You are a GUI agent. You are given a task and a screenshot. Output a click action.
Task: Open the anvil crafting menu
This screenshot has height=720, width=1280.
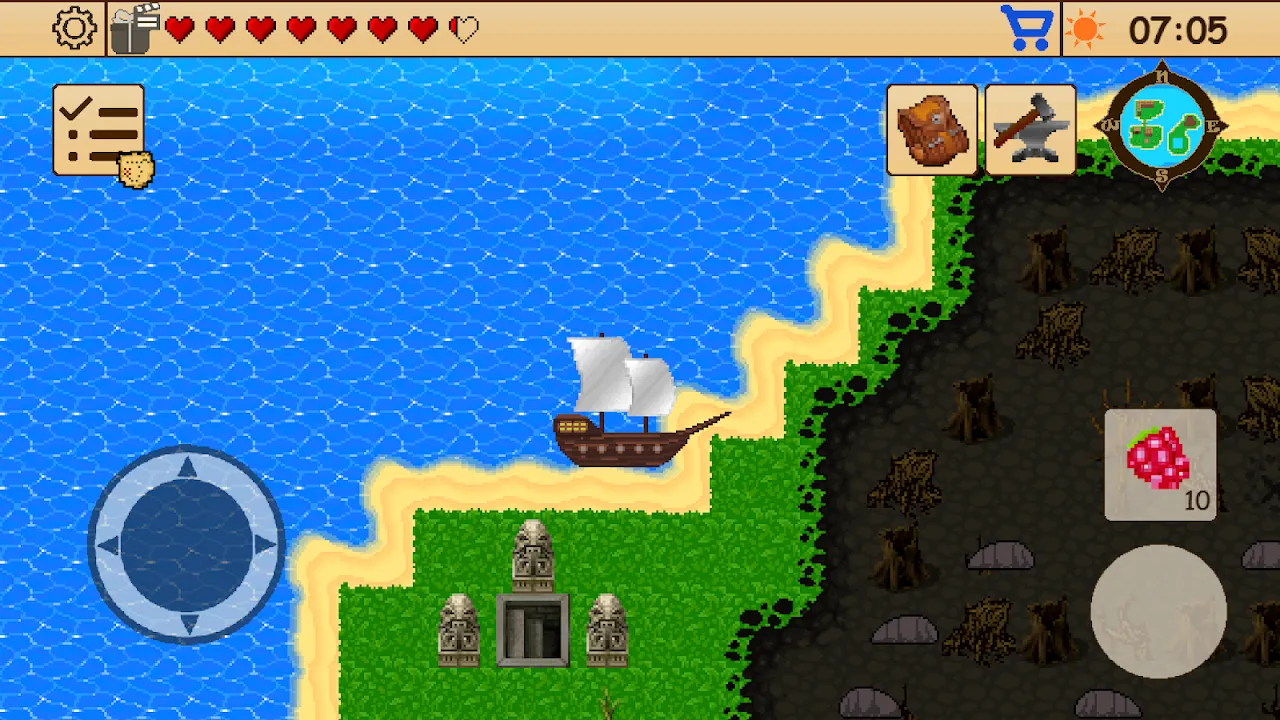(1030, 130)
